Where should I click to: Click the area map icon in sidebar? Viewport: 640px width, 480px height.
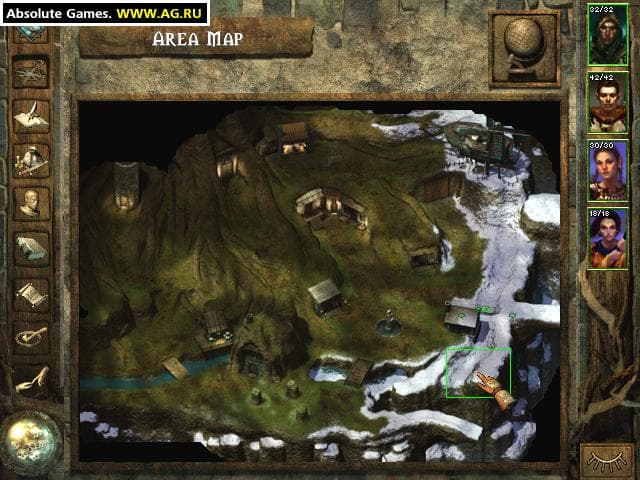[x=30, y=72]
